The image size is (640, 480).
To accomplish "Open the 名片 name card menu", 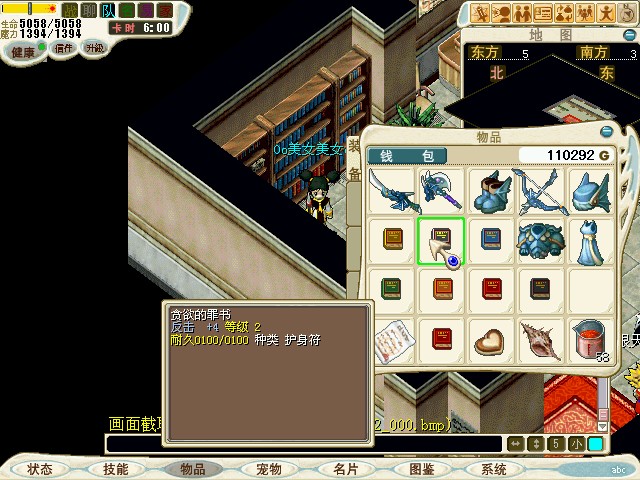I will click(345, 468).
